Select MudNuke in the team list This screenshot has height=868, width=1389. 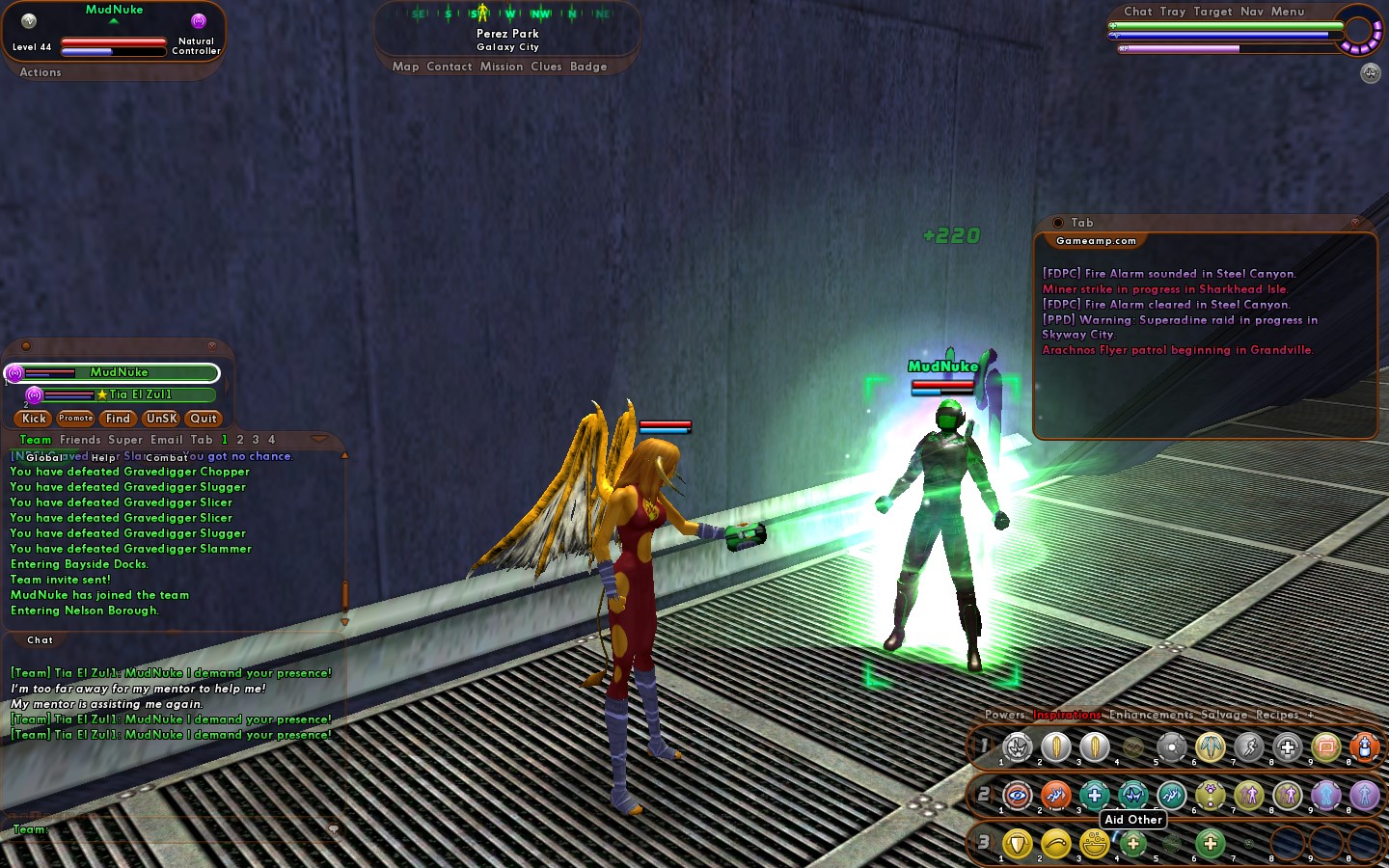coord(119,373)
